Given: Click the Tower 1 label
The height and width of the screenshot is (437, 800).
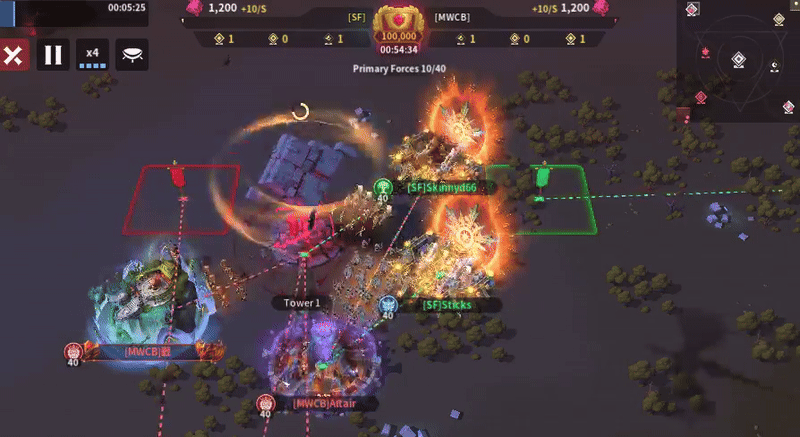Looking at the screenshot, I should (x=302, y=303).
